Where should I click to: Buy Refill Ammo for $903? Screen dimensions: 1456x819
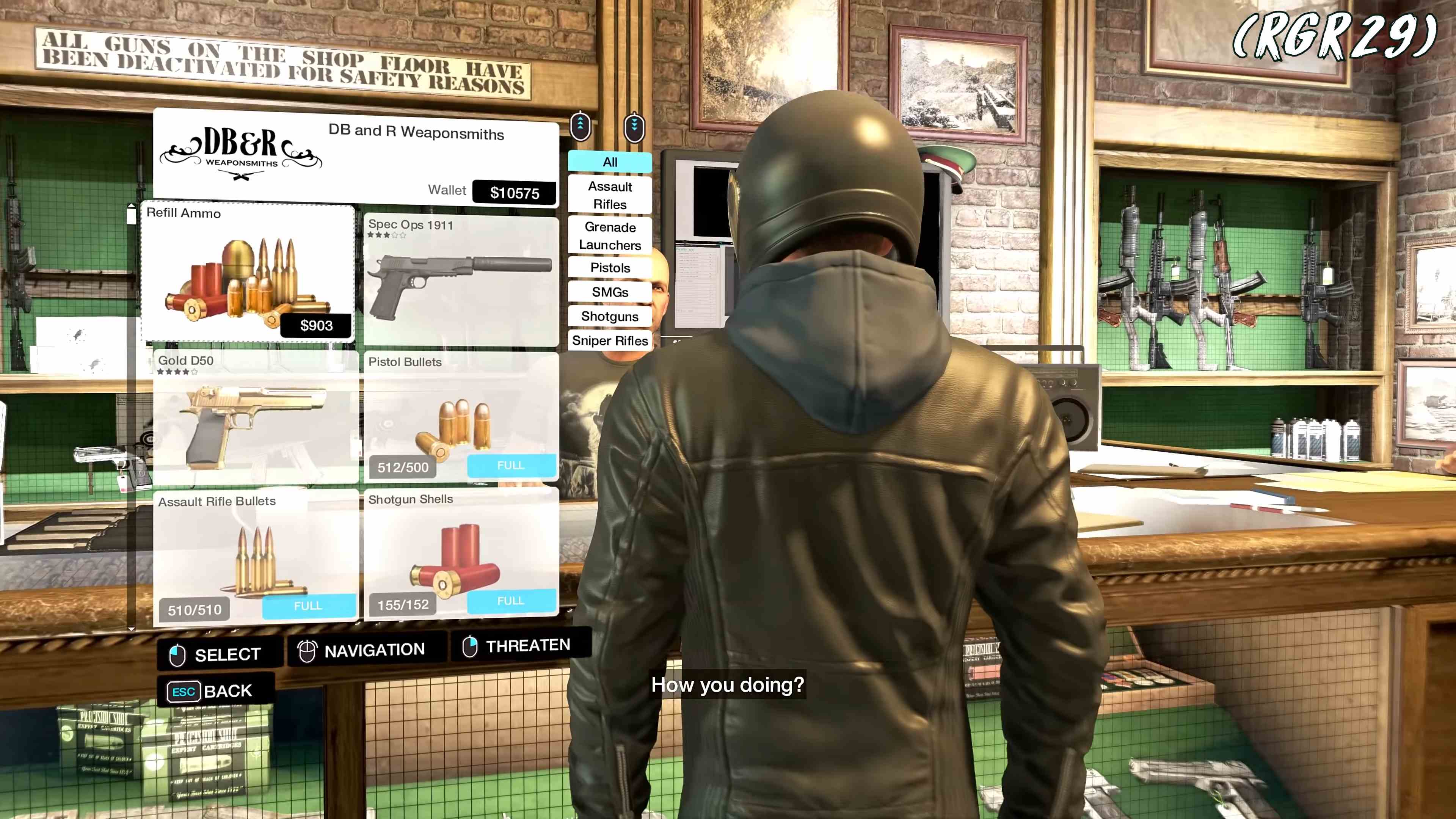click(315, 325)
